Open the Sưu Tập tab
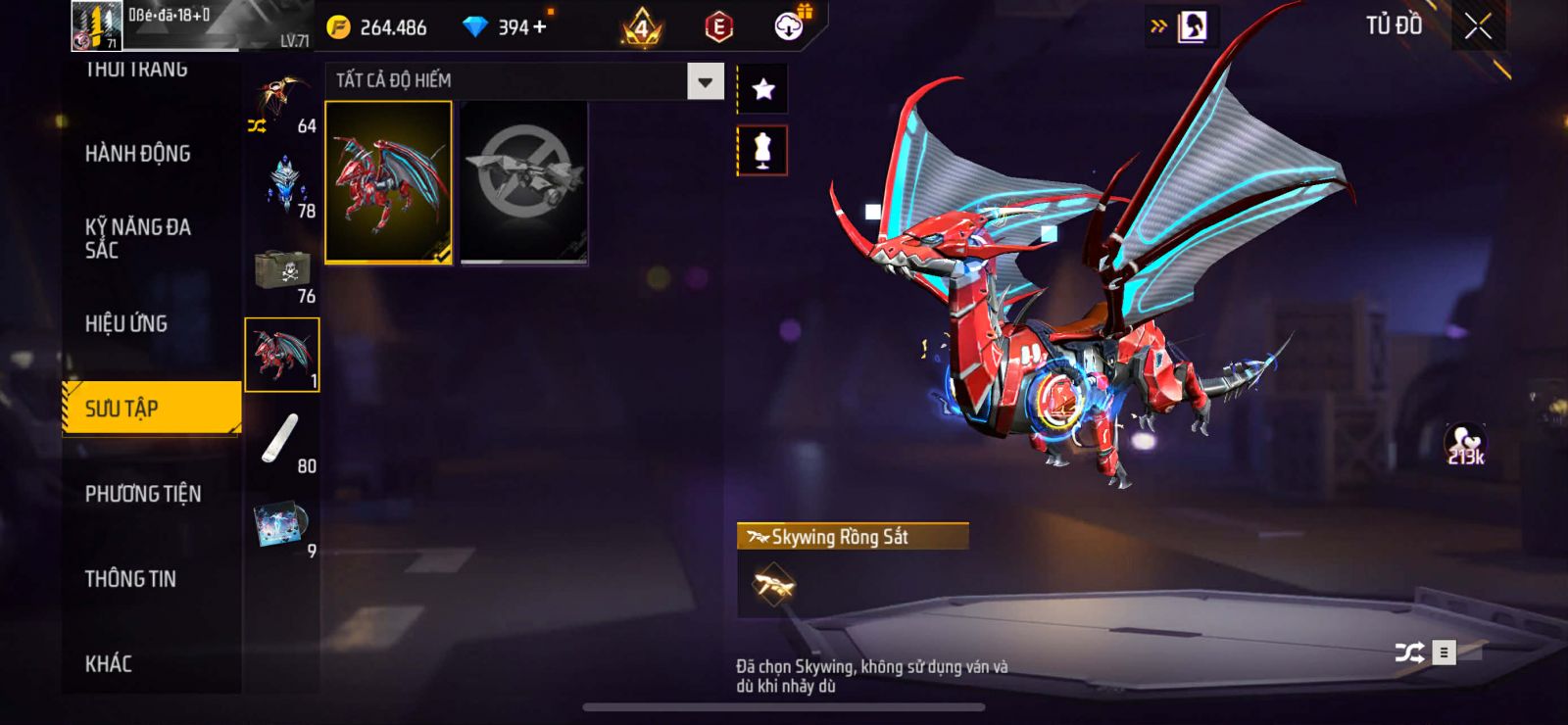1568x725 pixels. coord(150,408)
